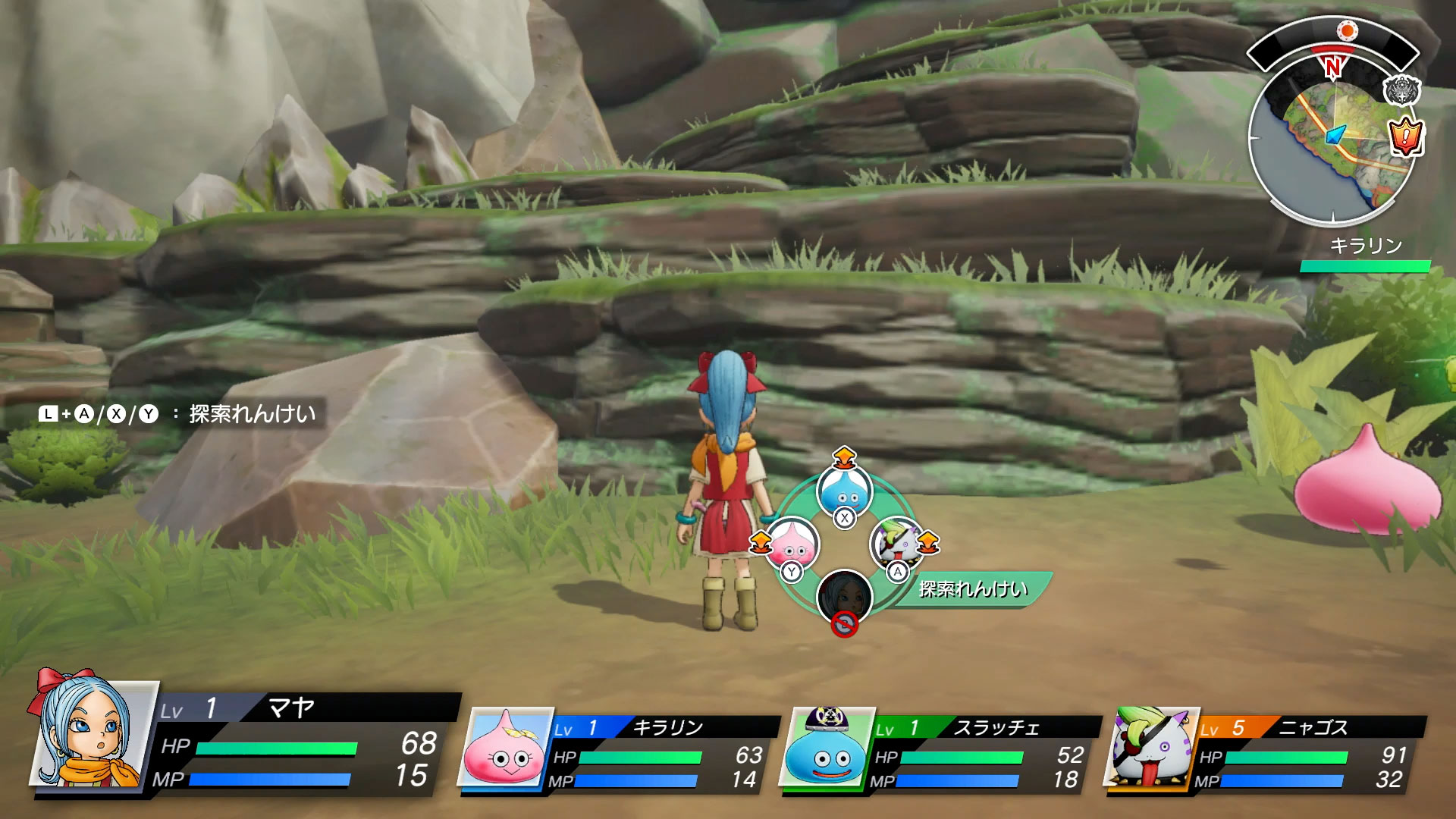
Task: Click the 探索れんけい label beside the wheel
Action: point(973,589)
